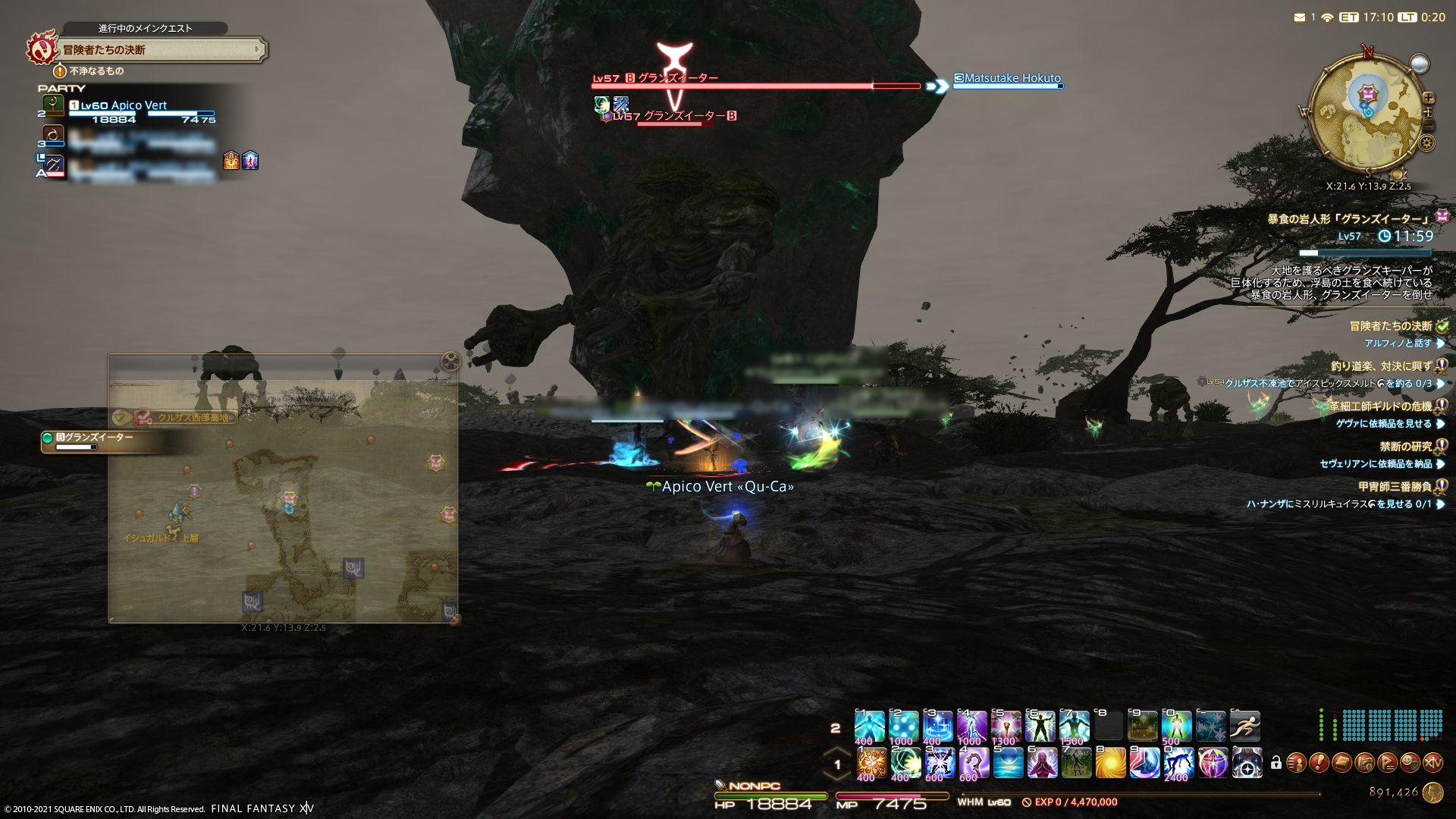Image resolution: width=1456 pixels, height=819 pixels.
Task: Open minimap settings gear
Action: (1427, 143)
